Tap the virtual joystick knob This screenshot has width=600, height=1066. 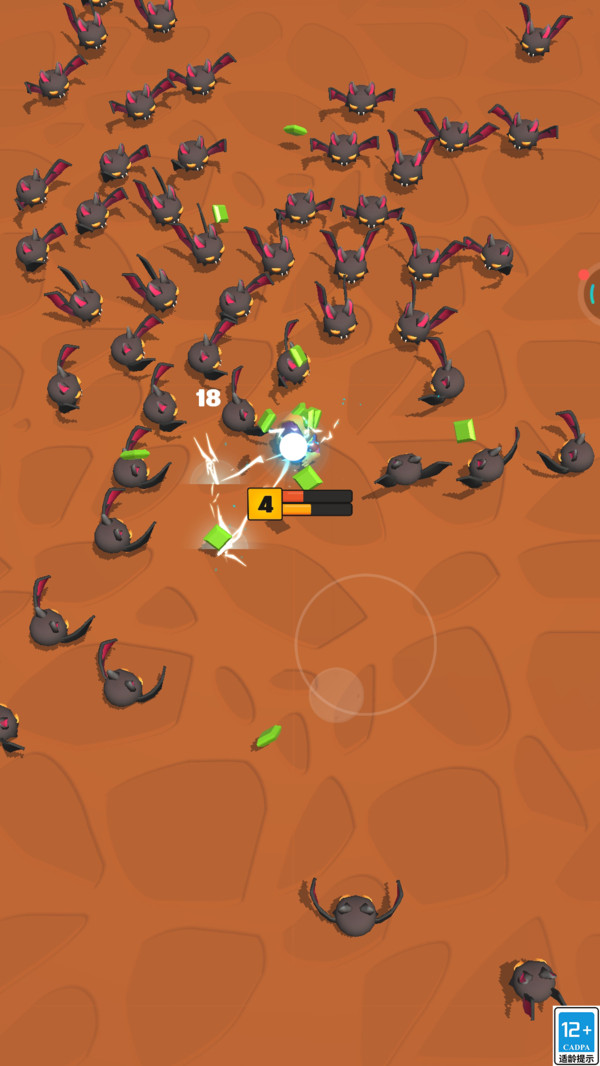[x=336, y=694]
